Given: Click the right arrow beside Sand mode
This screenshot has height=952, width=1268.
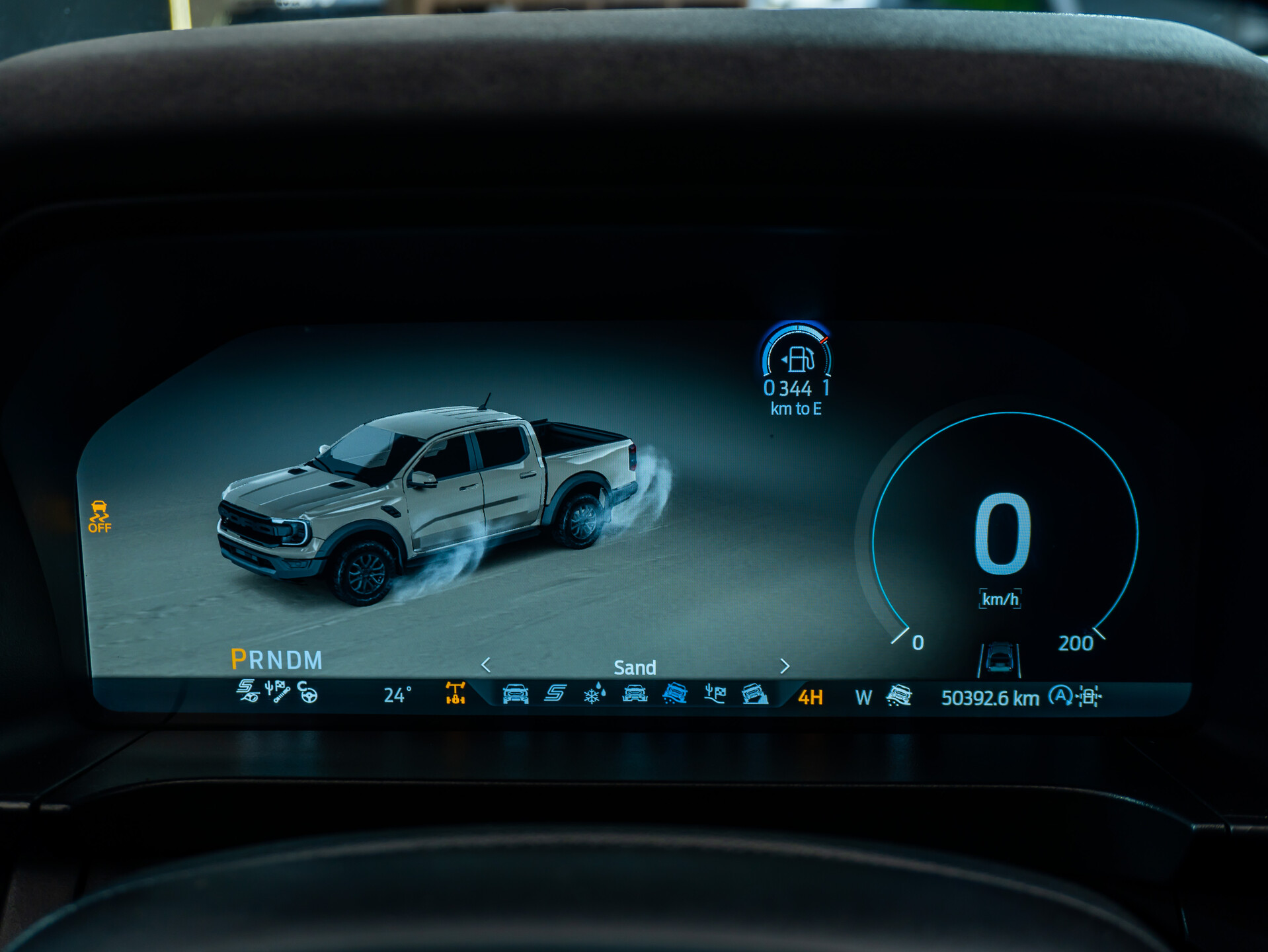Looking at the screenshot, I should (x=785, y=666).
